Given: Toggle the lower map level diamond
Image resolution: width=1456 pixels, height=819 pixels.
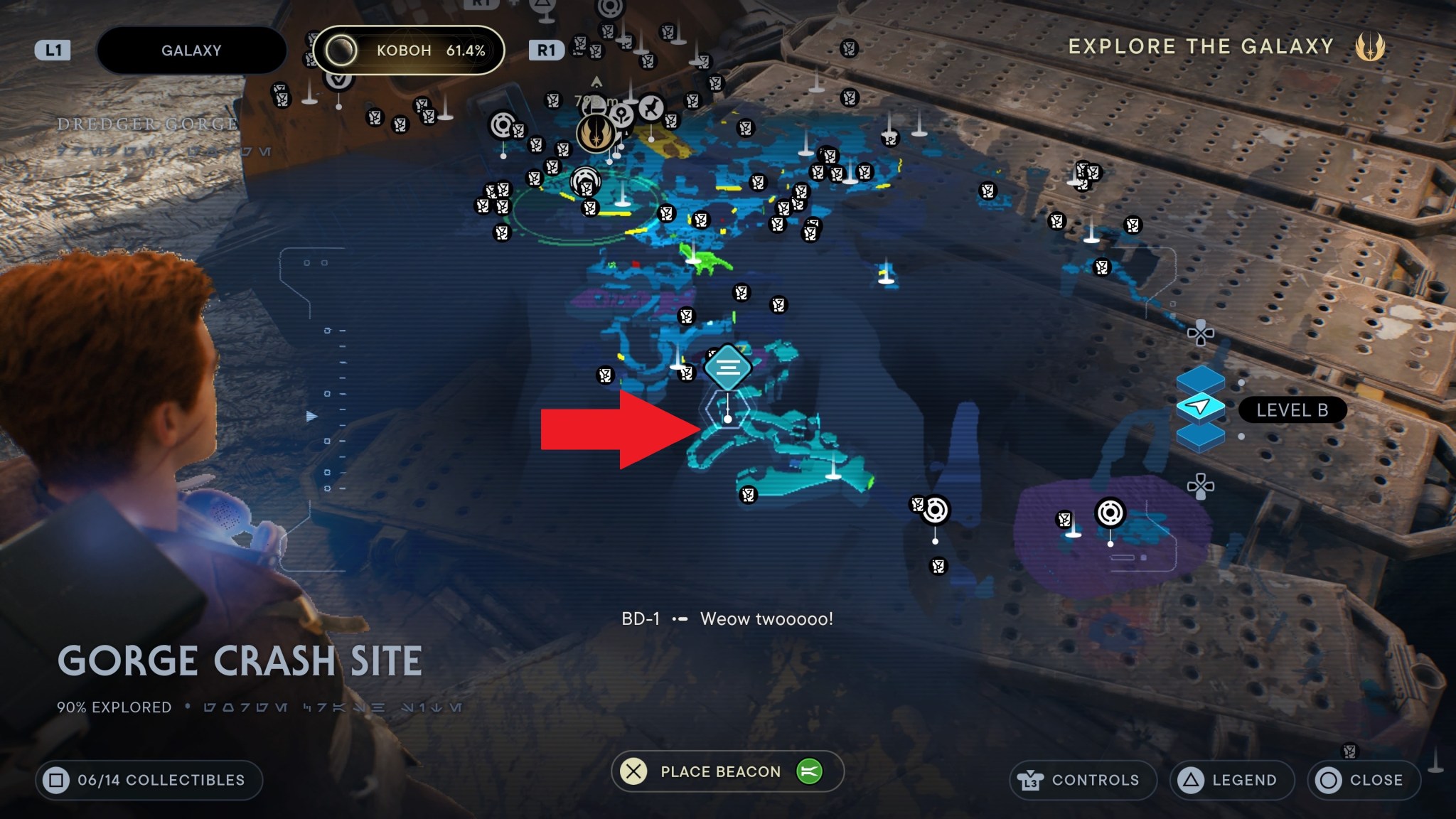Looking at the screenshot, I should [x=1201, y=439].
